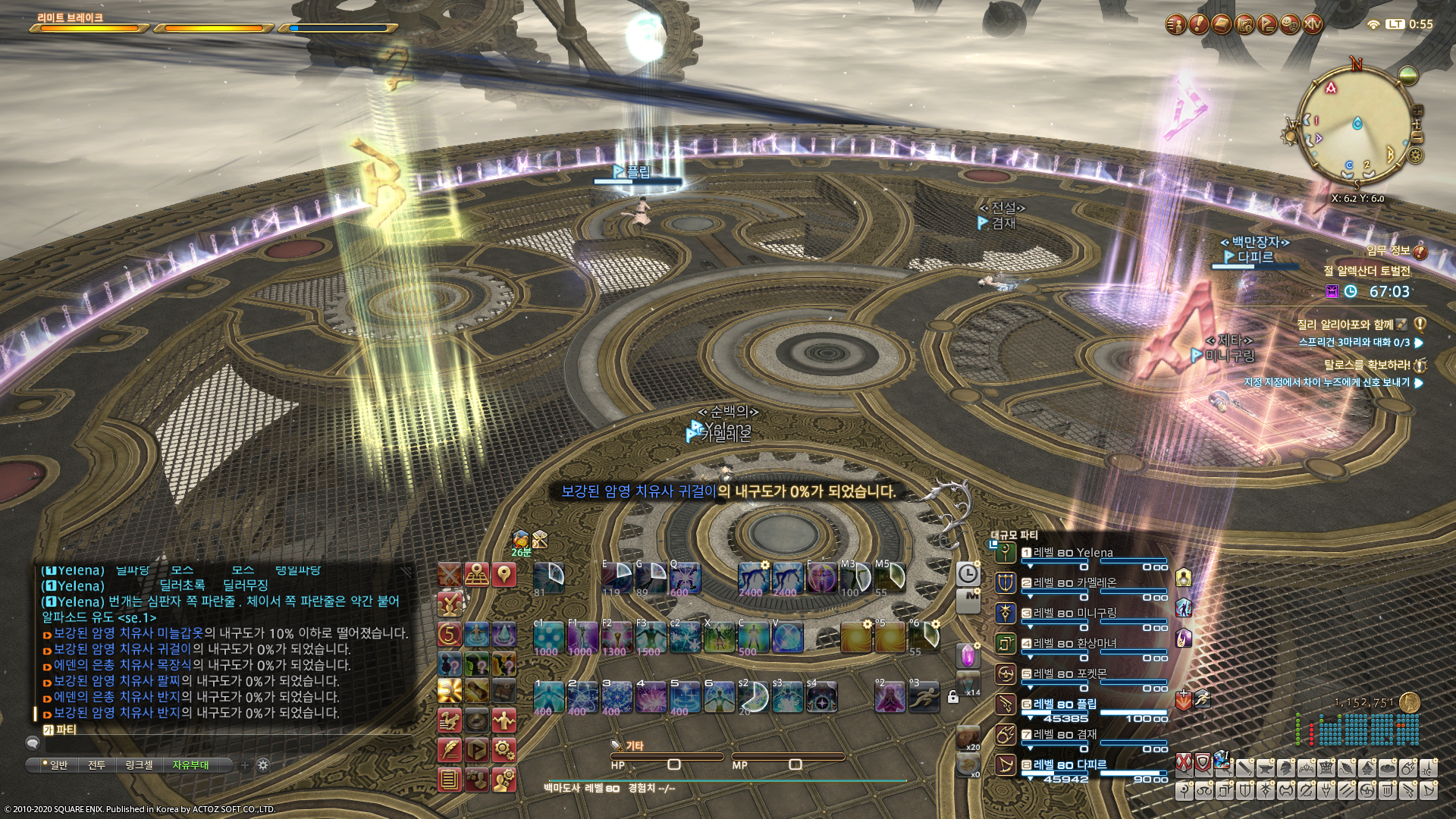1456x819 pixels.
Task: Open the red gears system configuration icon
Action: [504, 750]
